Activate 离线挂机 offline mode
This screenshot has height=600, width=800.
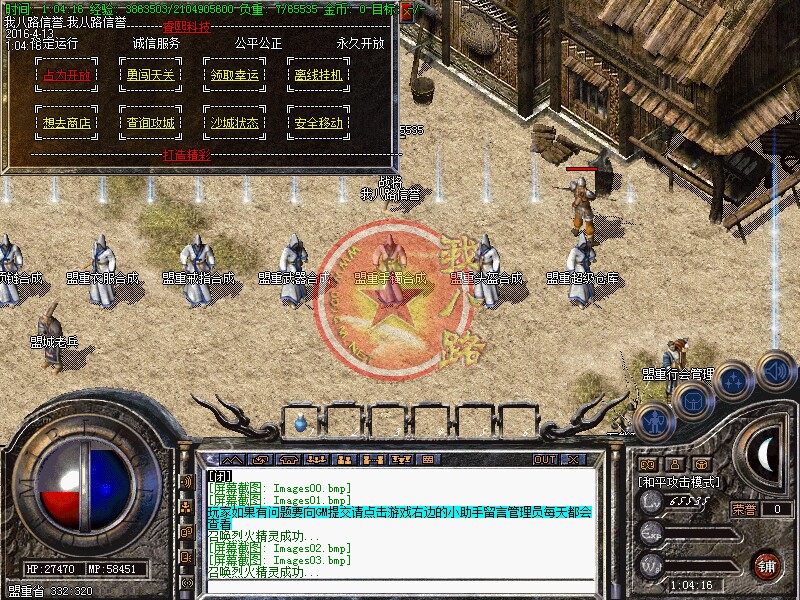(318, 75)
